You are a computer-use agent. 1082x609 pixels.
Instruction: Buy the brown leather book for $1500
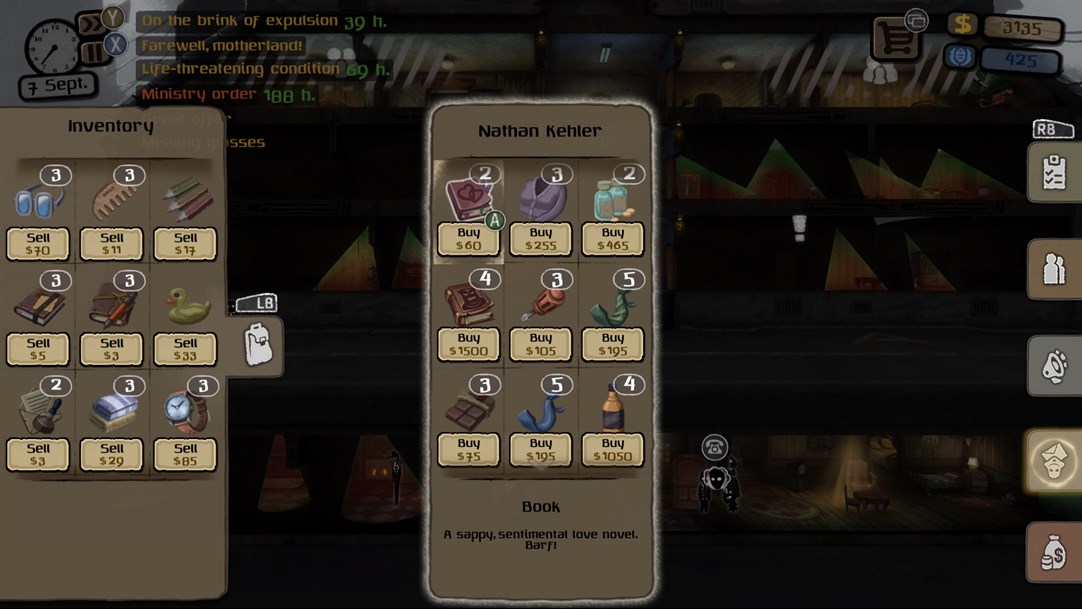click(x=468, y=344)
